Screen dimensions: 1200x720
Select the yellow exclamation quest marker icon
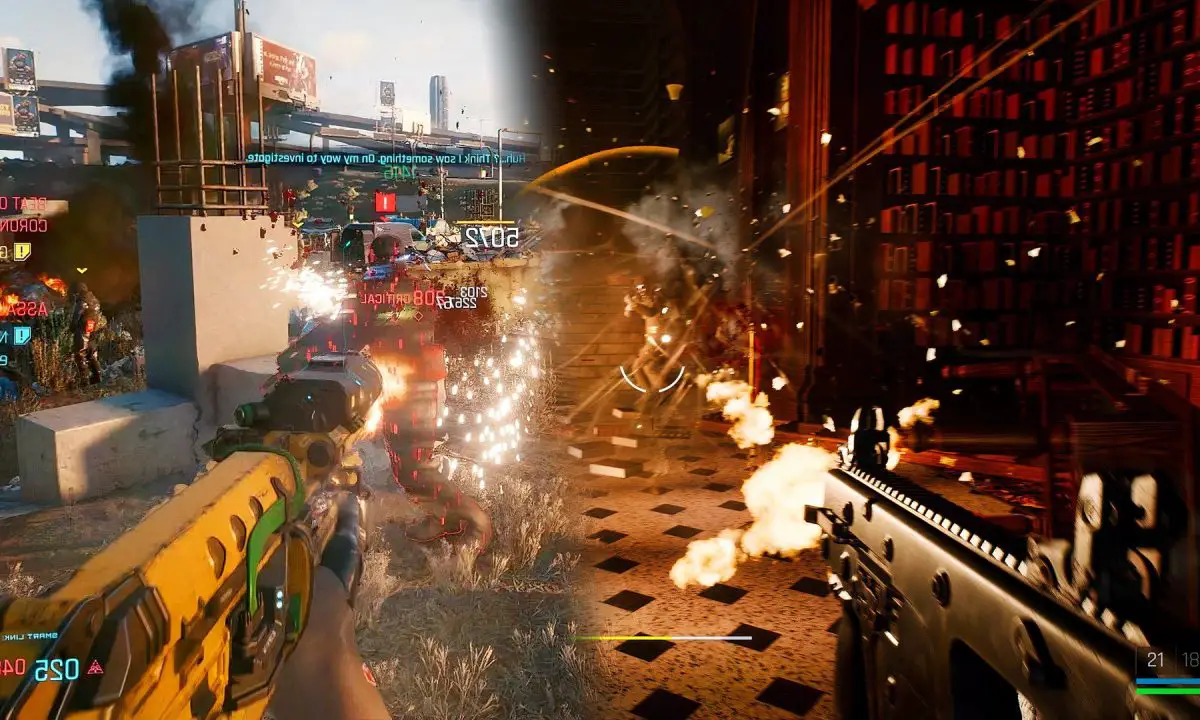click(22, 252)
